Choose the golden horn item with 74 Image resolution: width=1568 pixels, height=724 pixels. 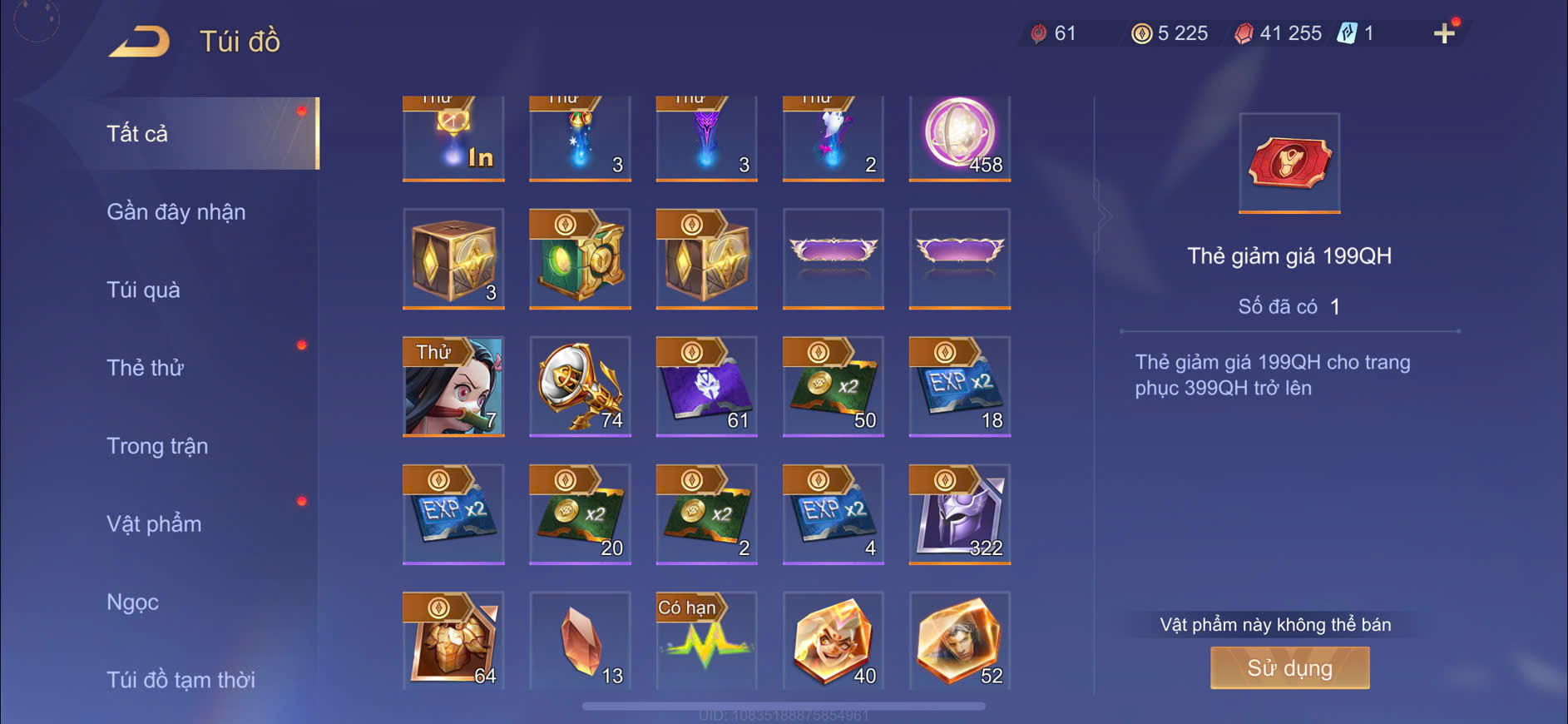coord(580,386)
